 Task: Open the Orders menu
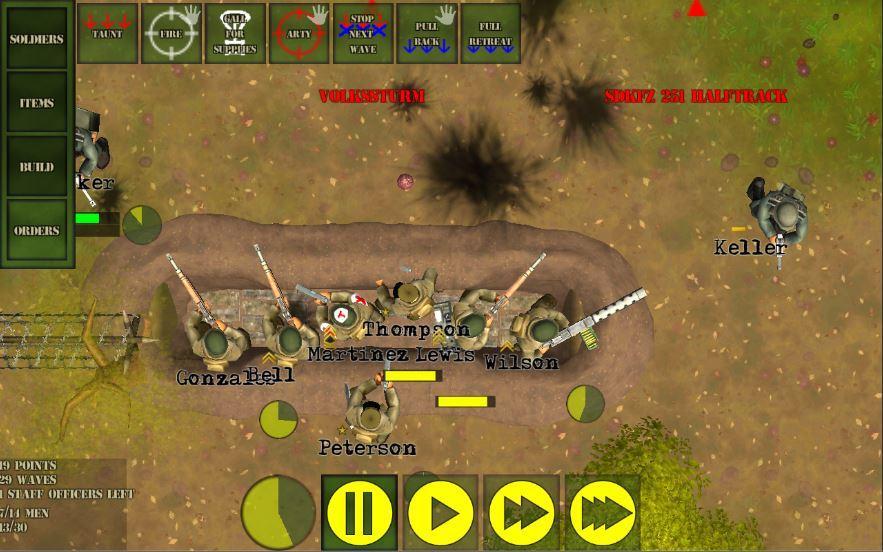coord(37,231)
